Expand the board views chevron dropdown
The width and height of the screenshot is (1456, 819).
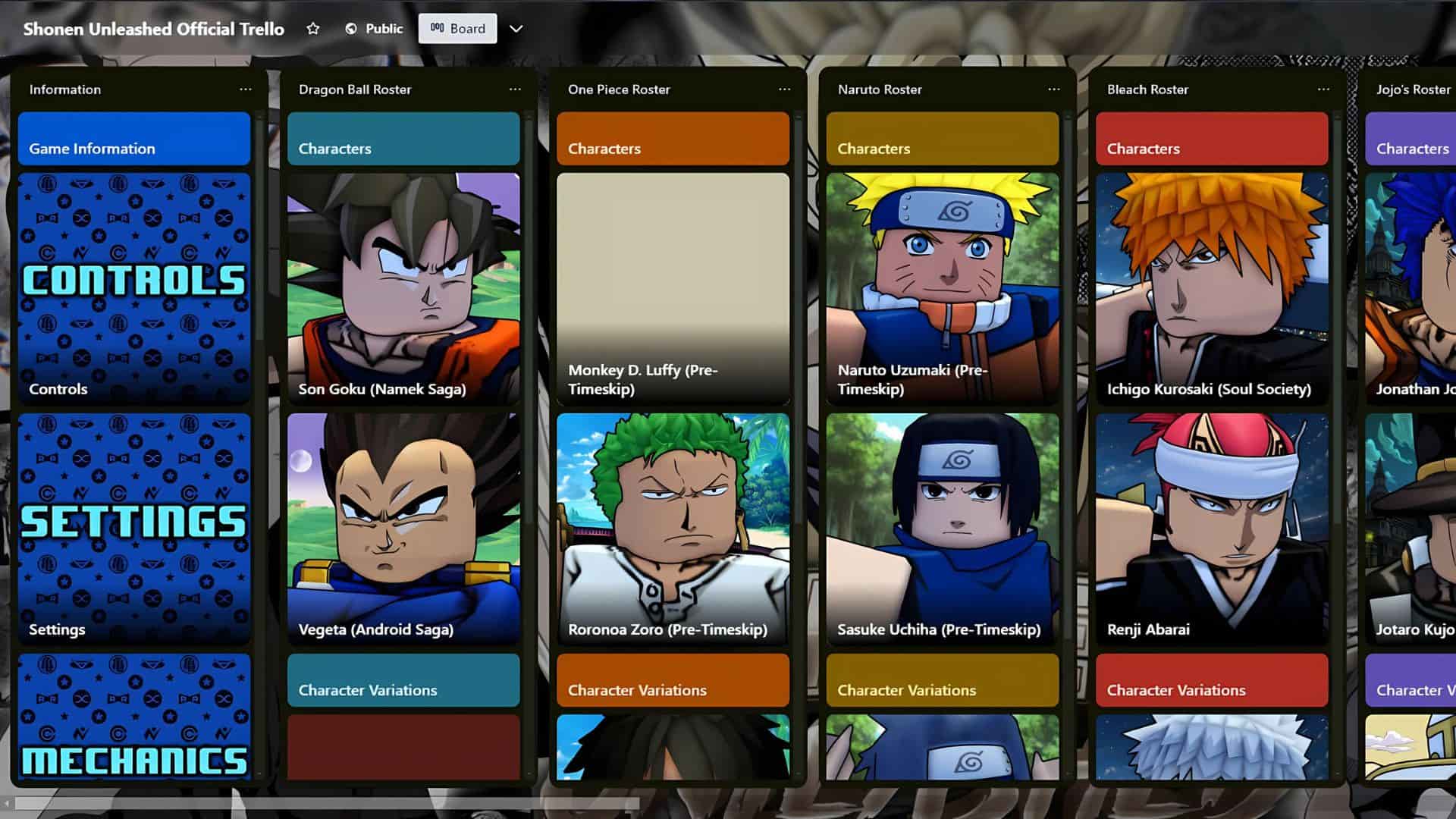point(516,29)
